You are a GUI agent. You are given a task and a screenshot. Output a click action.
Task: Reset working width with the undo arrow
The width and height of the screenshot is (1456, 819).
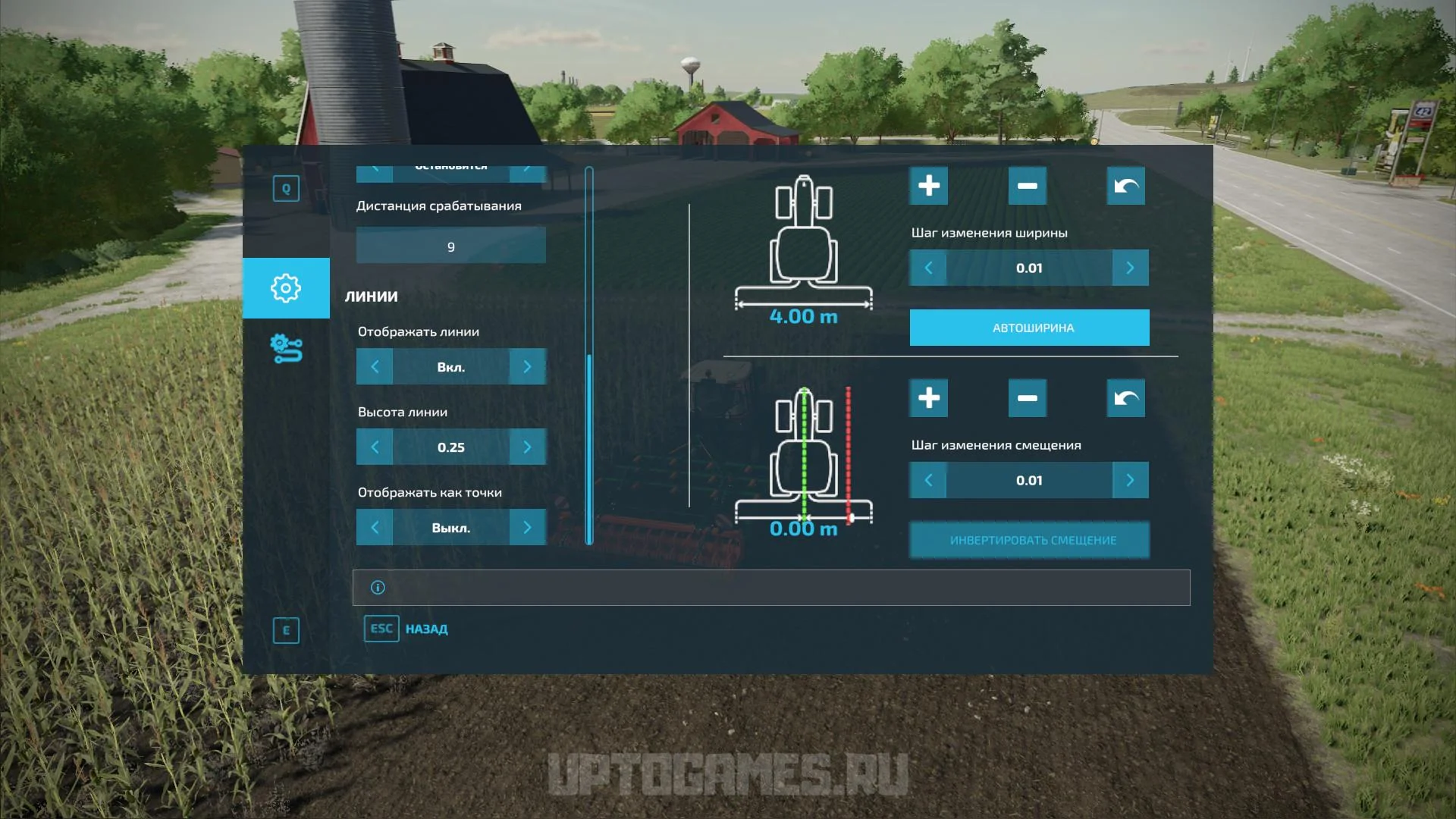click(1125, 186)
